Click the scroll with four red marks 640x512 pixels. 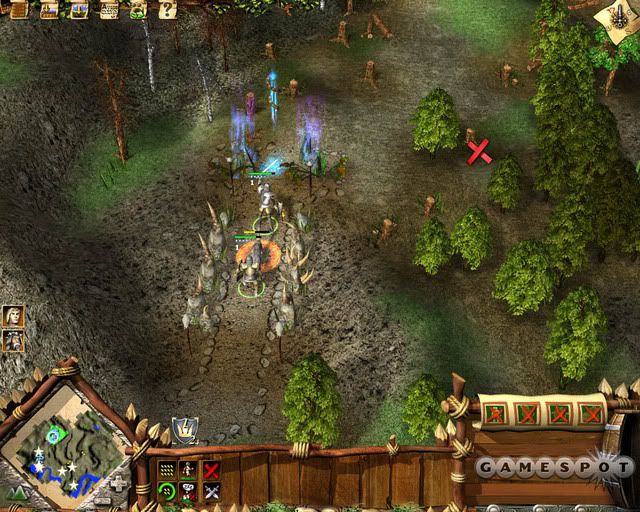tap(541, 412)
